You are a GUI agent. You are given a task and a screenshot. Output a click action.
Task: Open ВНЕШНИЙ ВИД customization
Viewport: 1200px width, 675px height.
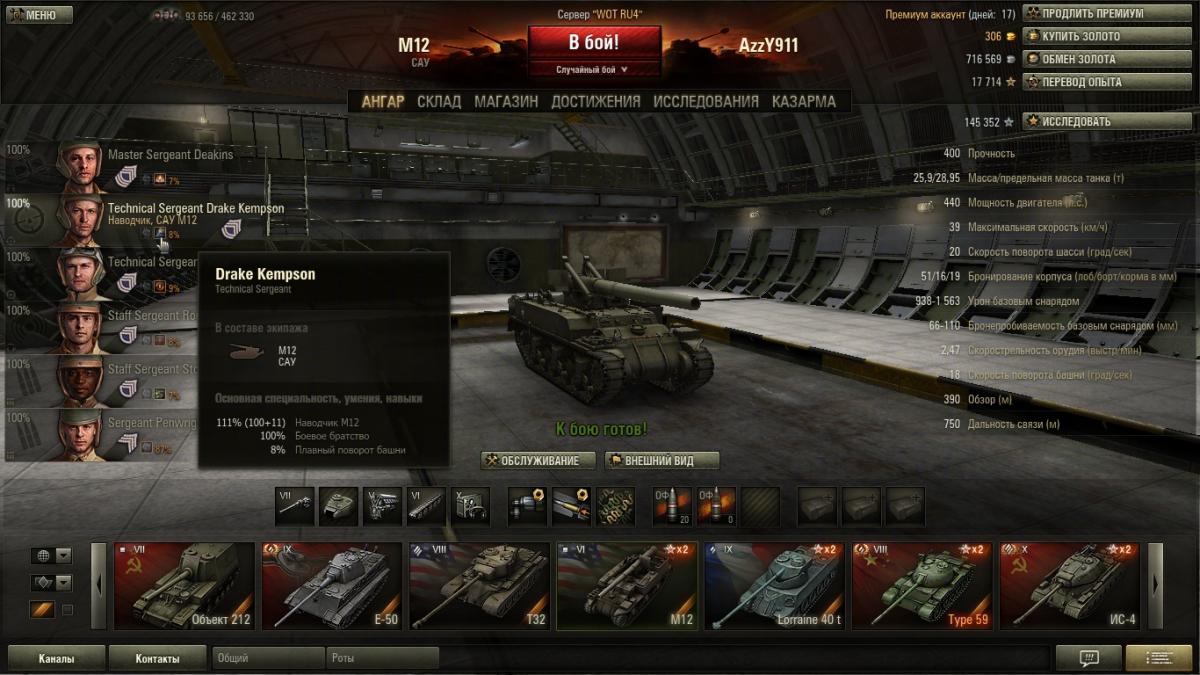(662, 461)
